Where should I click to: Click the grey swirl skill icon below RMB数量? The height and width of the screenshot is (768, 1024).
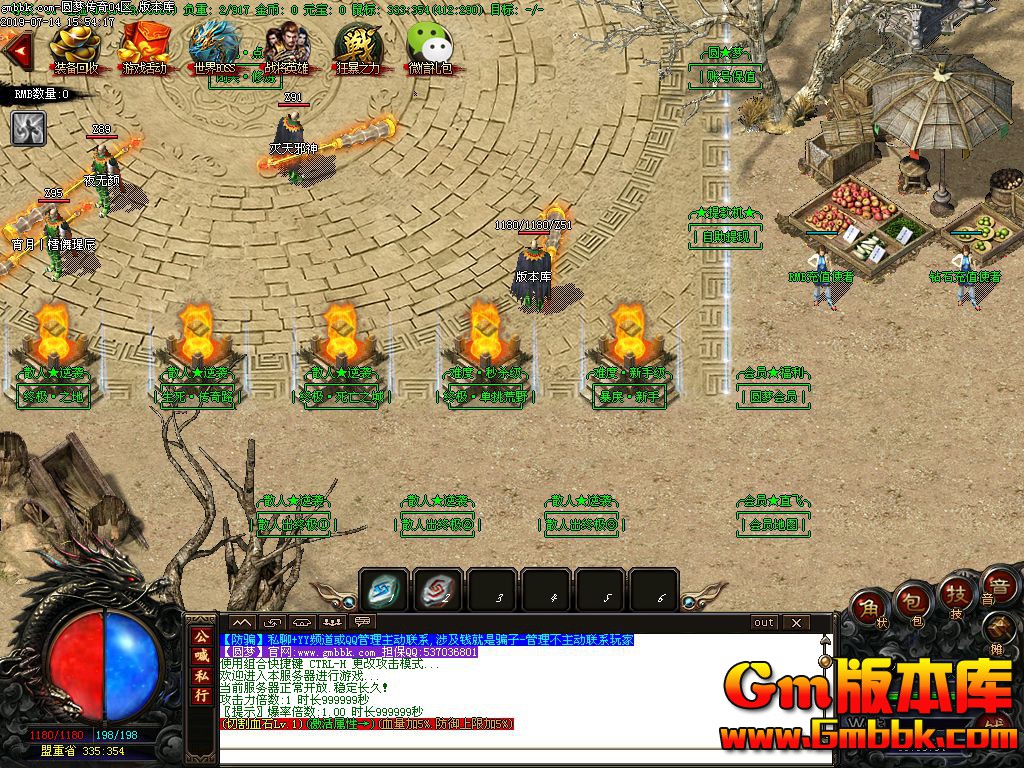28,127
